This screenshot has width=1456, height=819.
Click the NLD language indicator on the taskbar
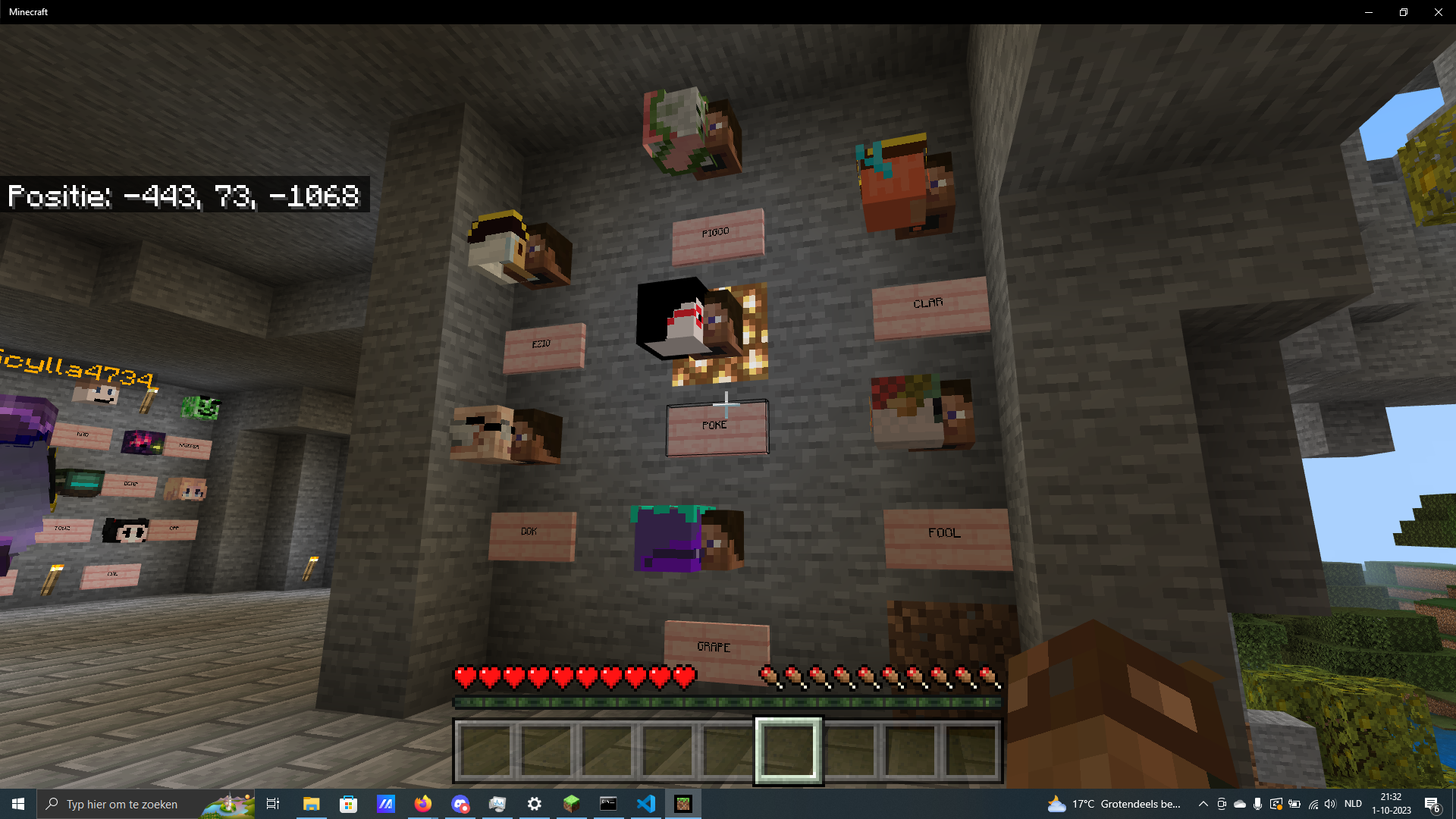click(x=1353, y=804)
